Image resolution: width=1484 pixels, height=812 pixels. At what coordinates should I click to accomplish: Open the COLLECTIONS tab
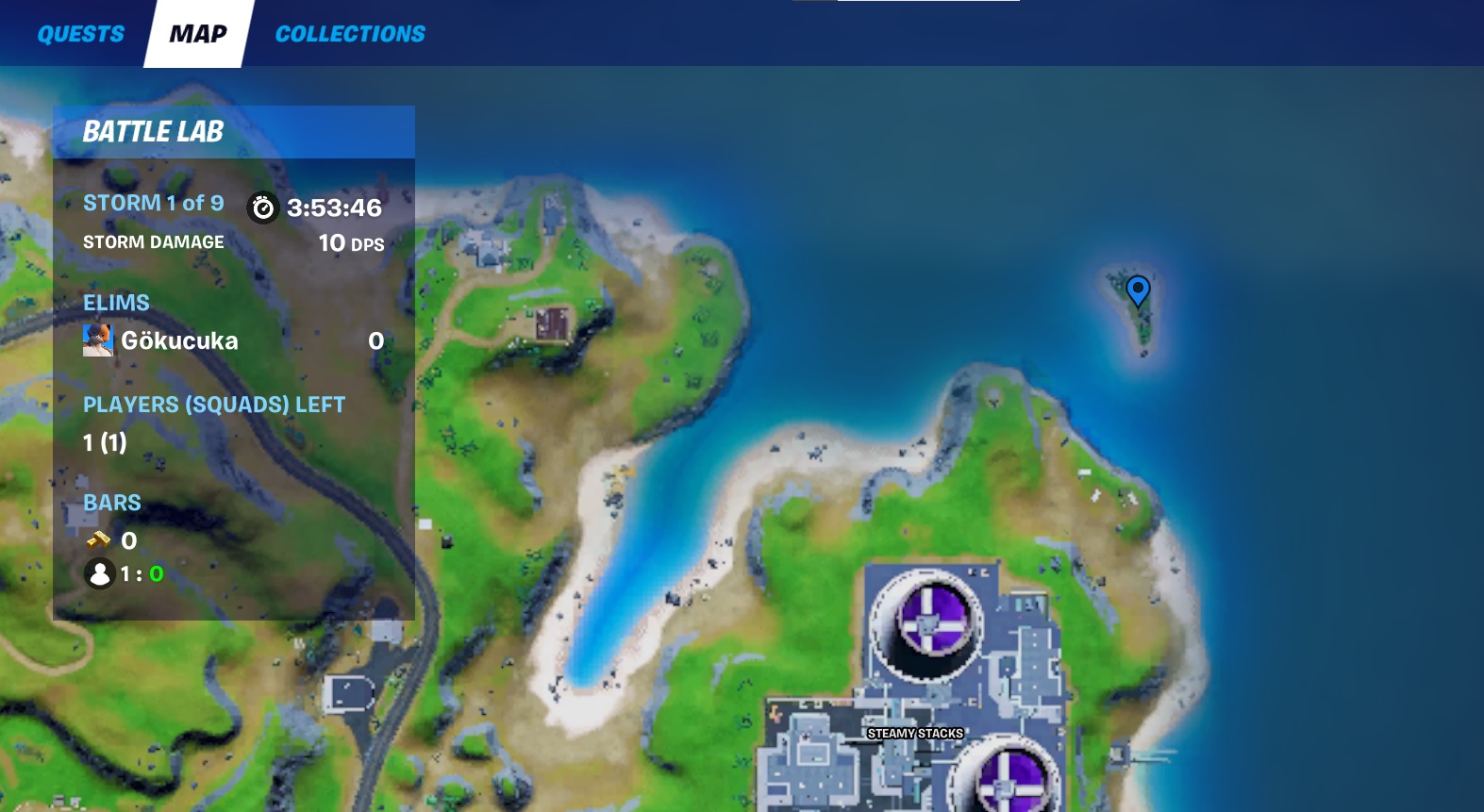click(x=350, y=33)
